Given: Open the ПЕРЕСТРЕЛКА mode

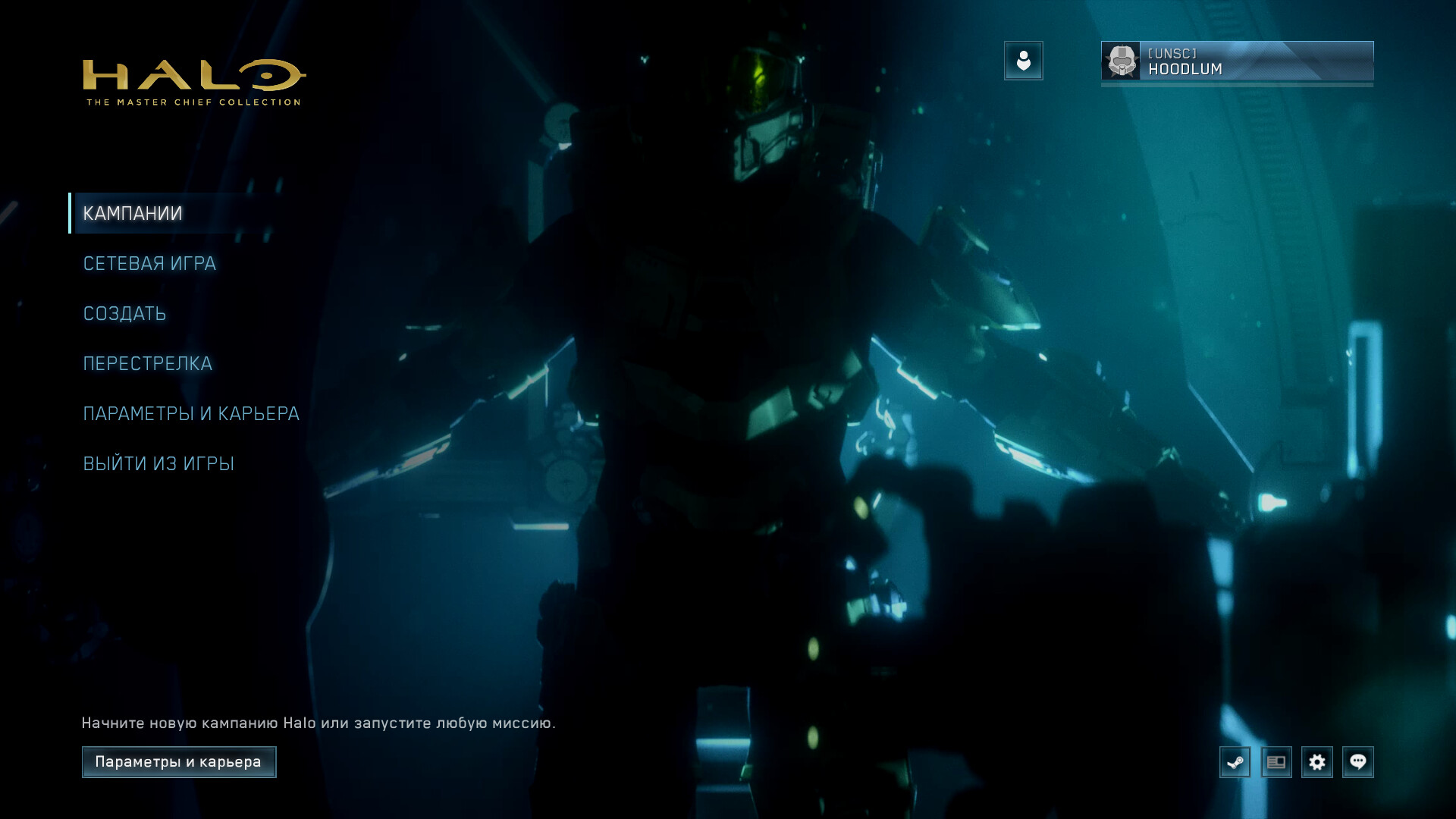Looking at the screenshot, I should [147, 364].
